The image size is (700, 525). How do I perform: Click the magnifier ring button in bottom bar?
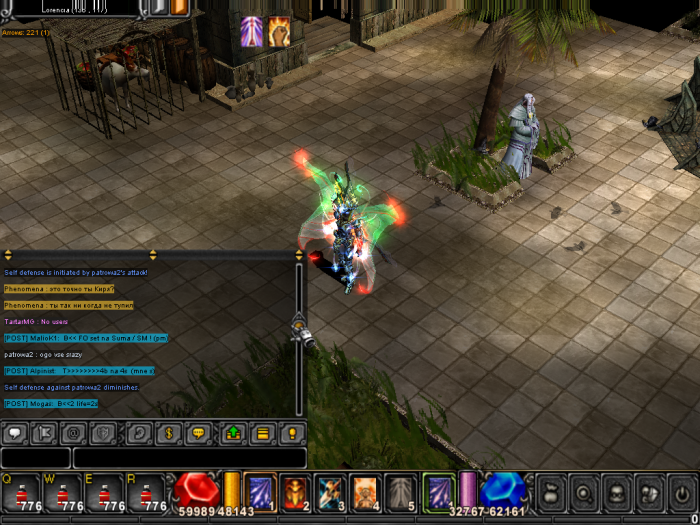click(x=584, y=492)
